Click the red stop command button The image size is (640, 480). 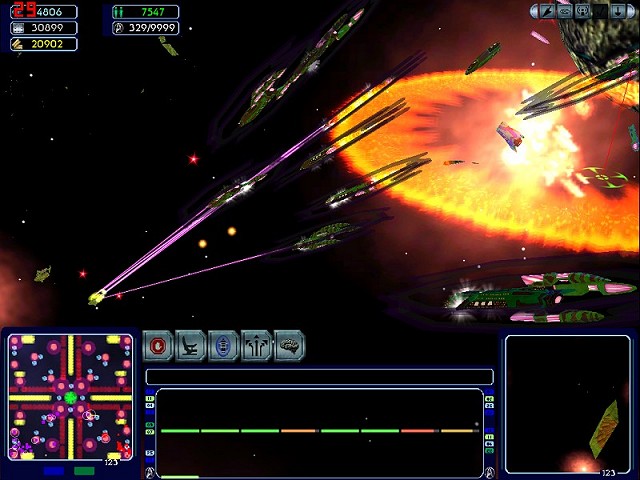point(158,346)
